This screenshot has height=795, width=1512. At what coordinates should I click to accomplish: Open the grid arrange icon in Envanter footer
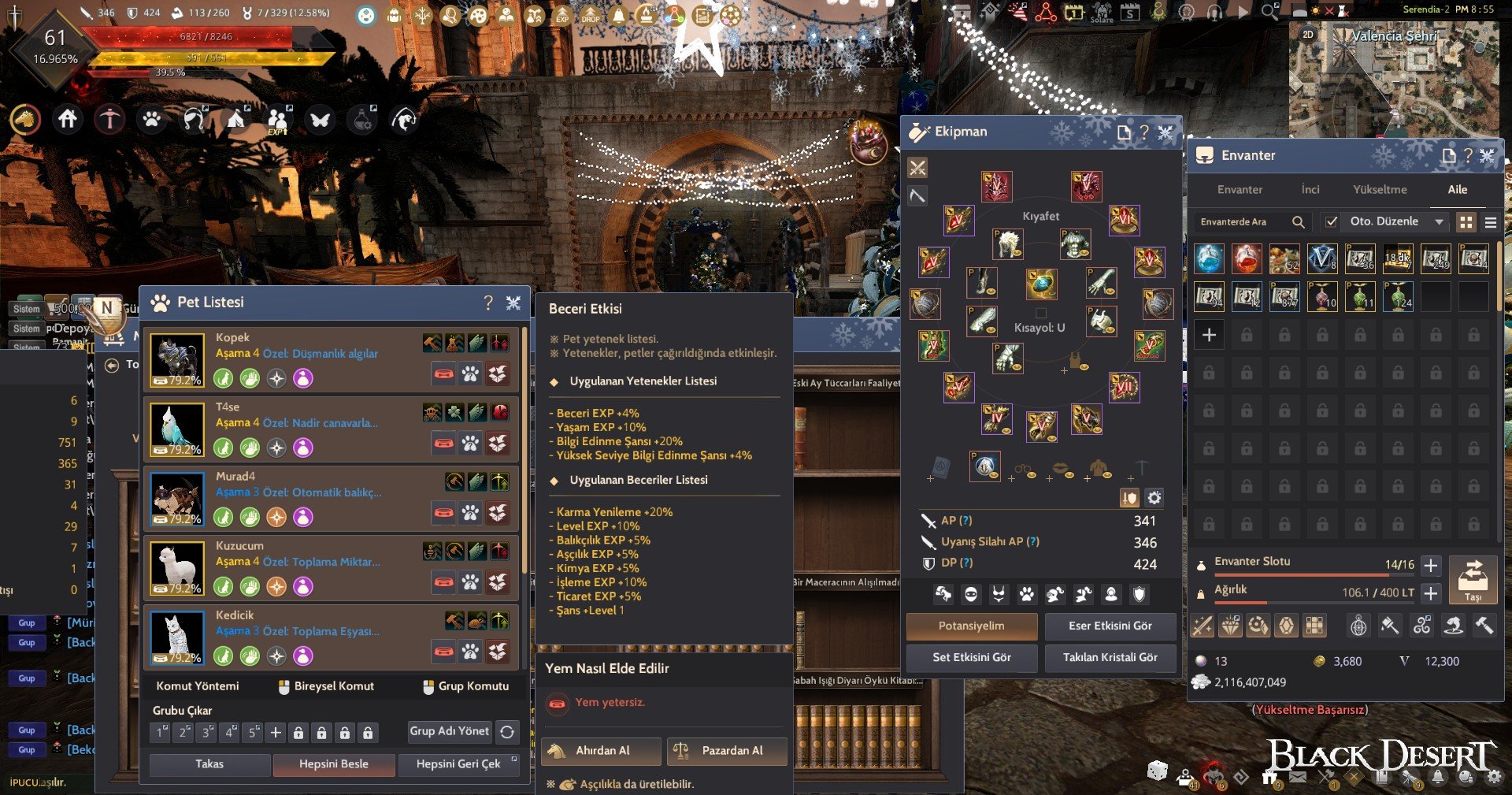pos(1314,625)
